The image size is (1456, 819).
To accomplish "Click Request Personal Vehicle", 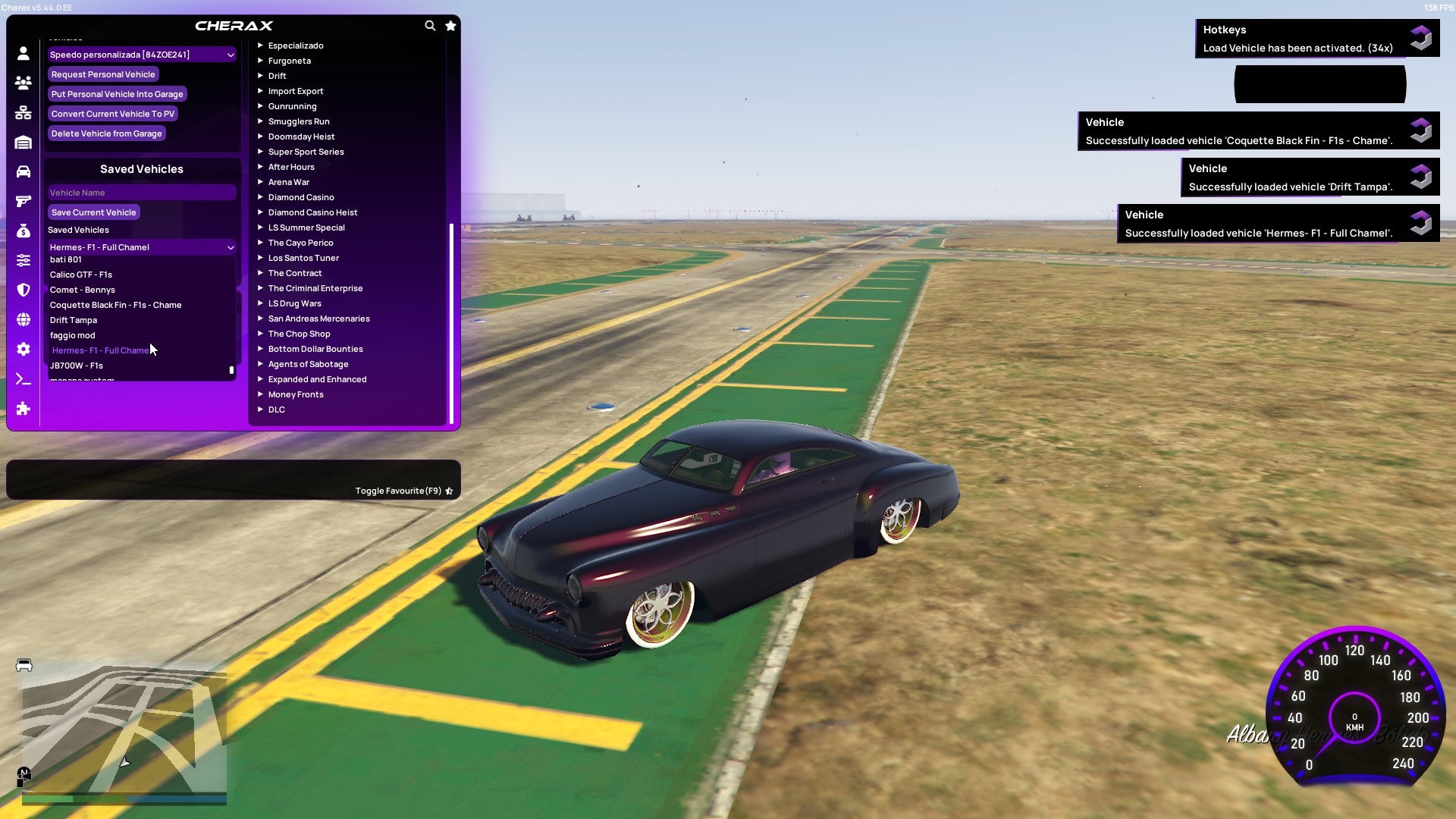I will 103,74.
